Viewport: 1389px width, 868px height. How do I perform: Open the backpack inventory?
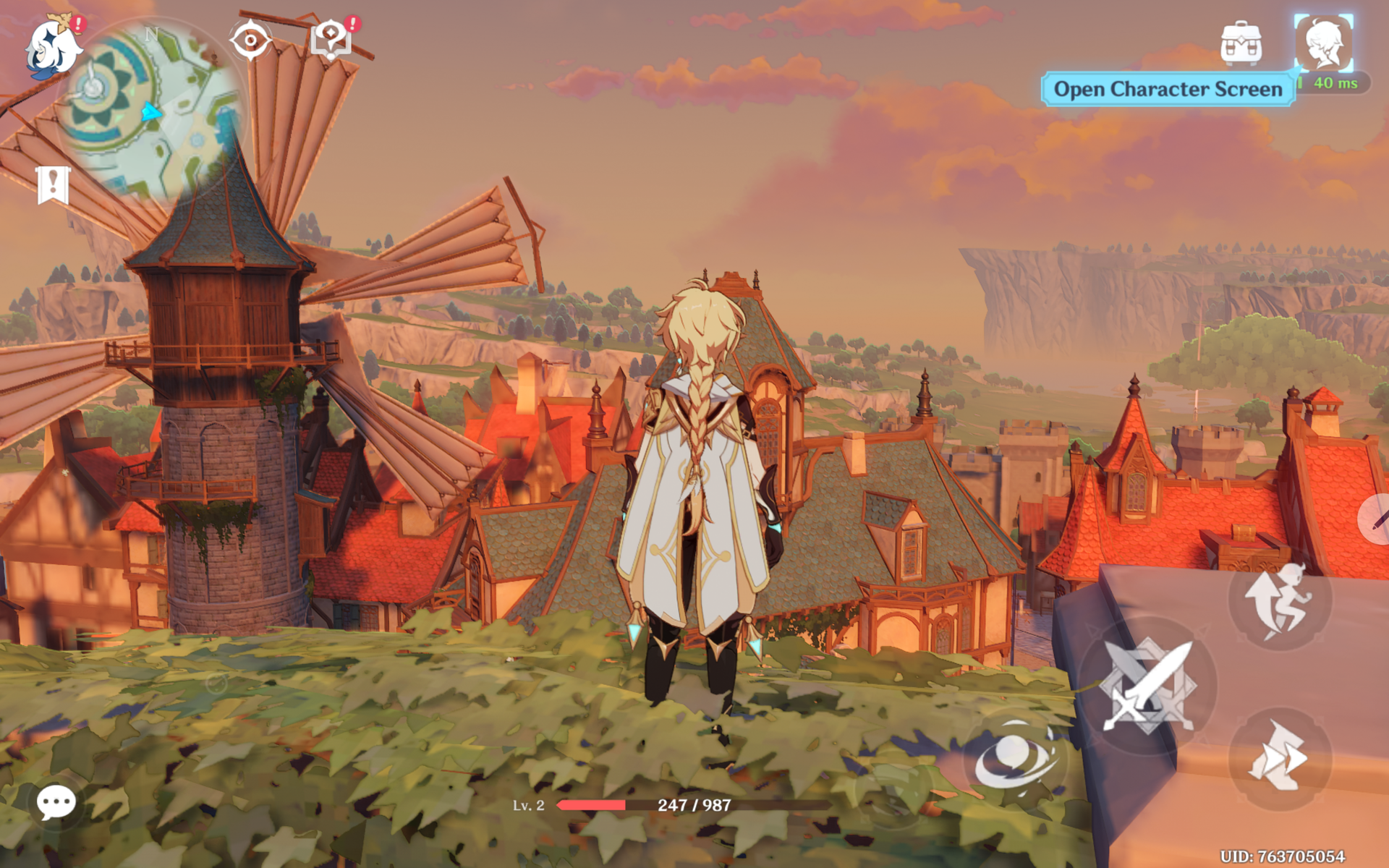coord(1241,43)
